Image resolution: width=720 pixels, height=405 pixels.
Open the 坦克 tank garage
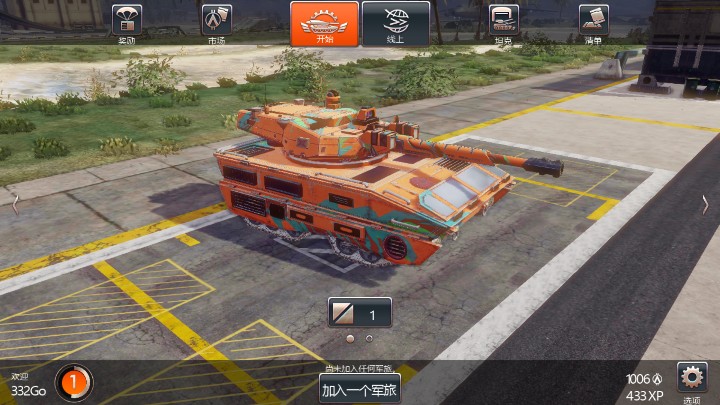(x=502, y=22)
